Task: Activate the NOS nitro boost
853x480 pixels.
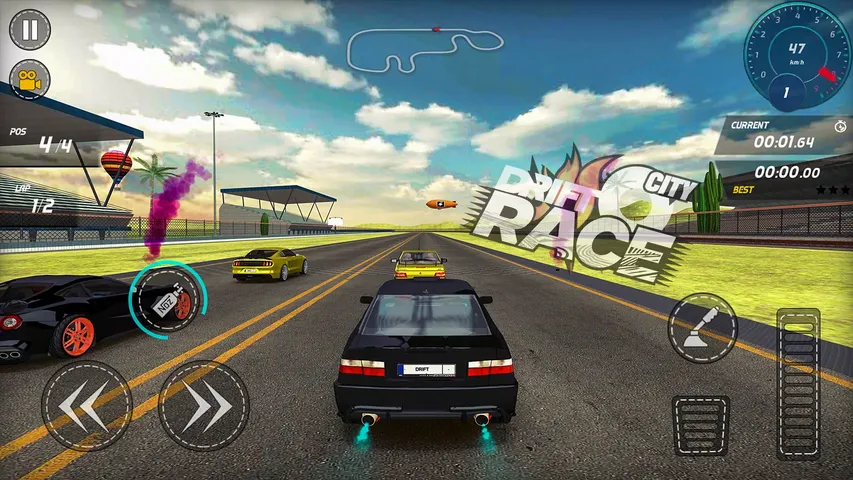Action: pyautogui.click(x=166, y=299)
